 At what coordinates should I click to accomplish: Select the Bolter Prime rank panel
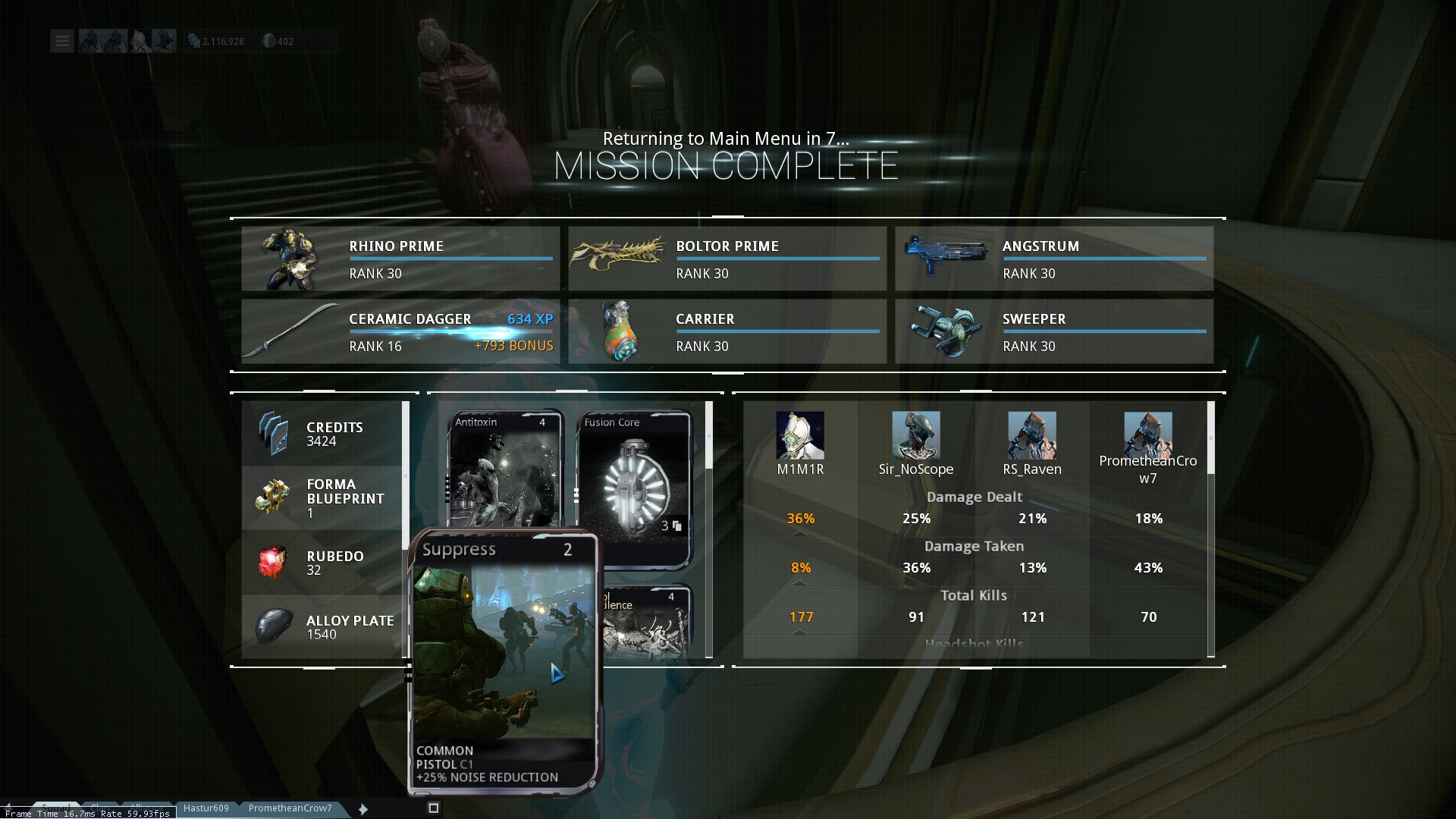(727, 259)
